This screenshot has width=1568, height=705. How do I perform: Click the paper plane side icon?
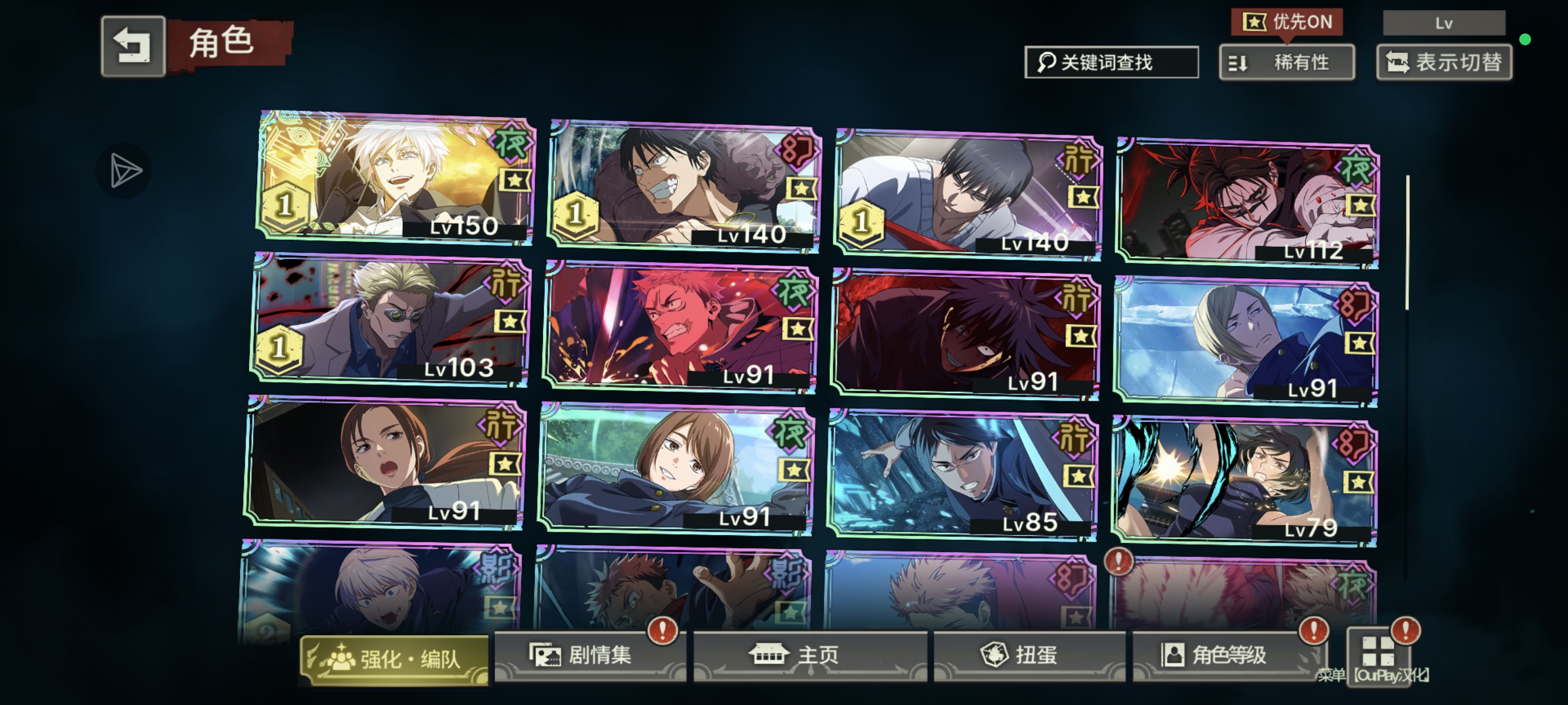(125, 170)
